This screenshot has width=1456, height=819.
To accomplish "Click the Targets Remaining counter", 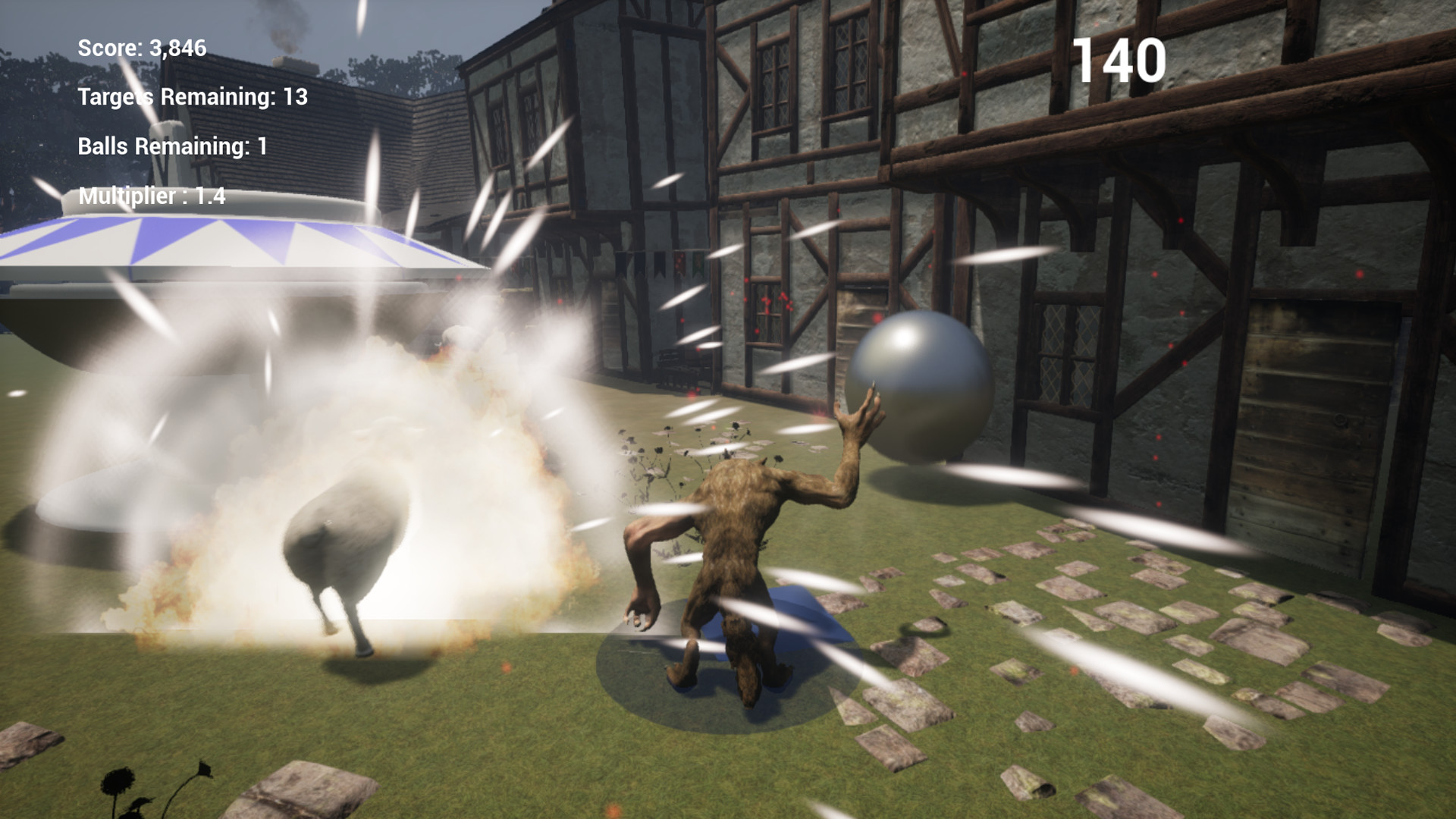I will pos(190,98).
